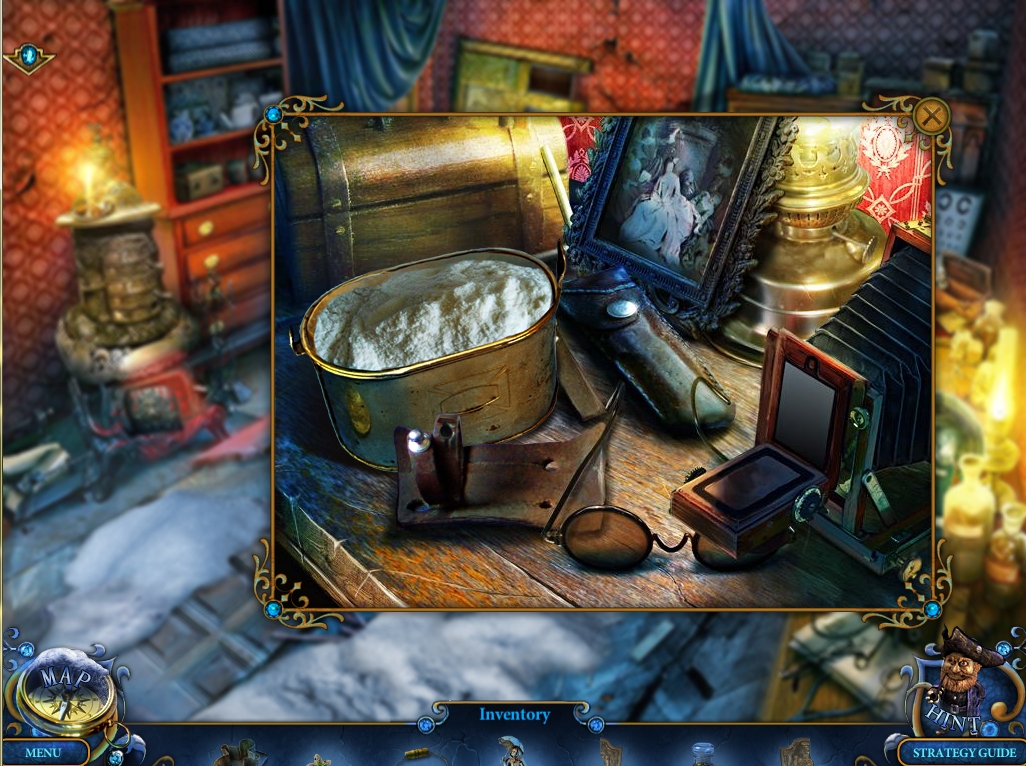Expand the Inventory panel label
The image size is (1026, 766).
click(x=514, y=714)
